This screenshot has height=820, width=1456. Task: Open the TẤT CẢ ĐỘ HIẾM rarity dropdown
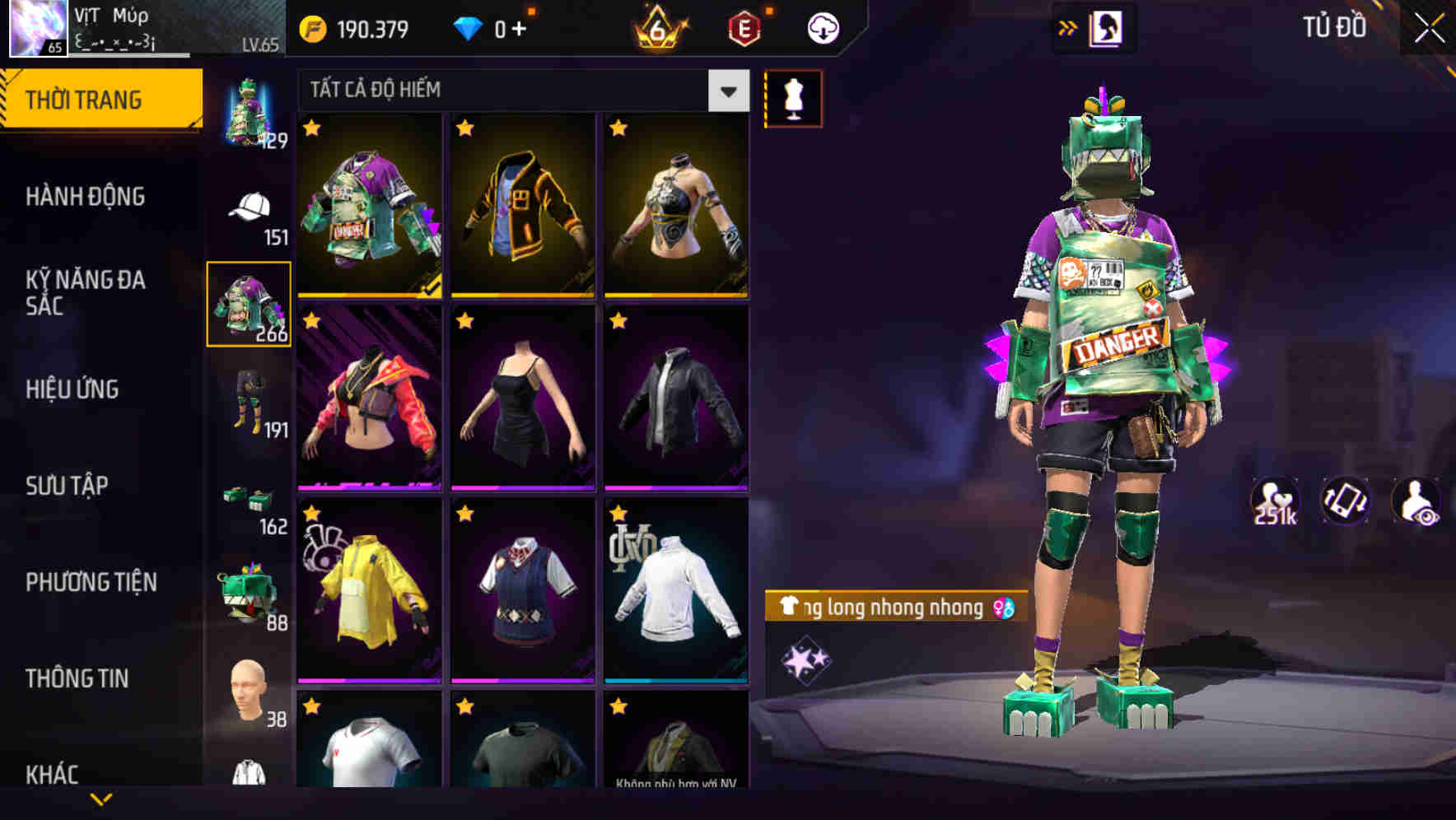pos(519,91)
